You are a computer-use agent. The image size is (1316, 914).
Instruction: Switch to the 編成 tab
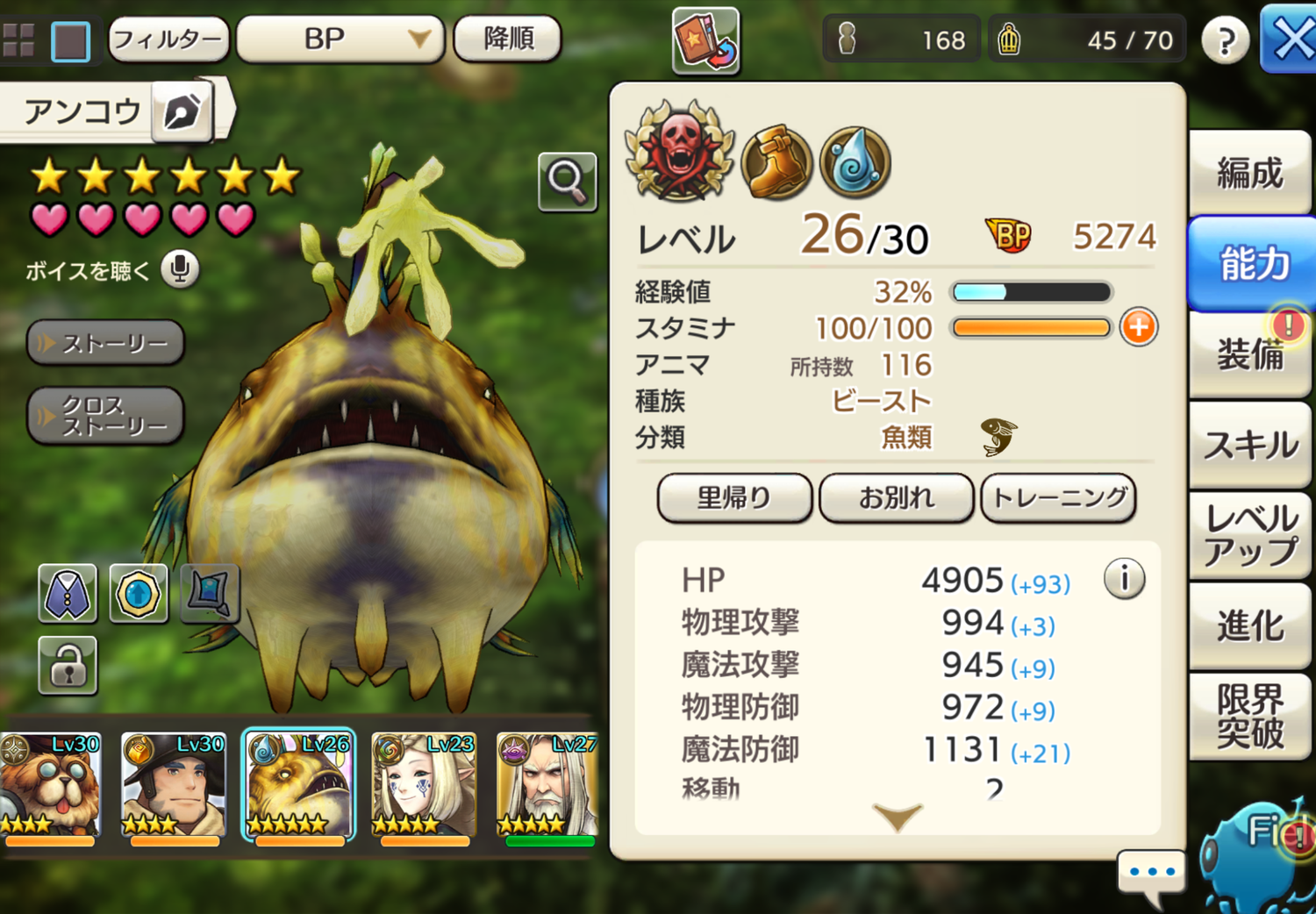tap(1249, 173)
